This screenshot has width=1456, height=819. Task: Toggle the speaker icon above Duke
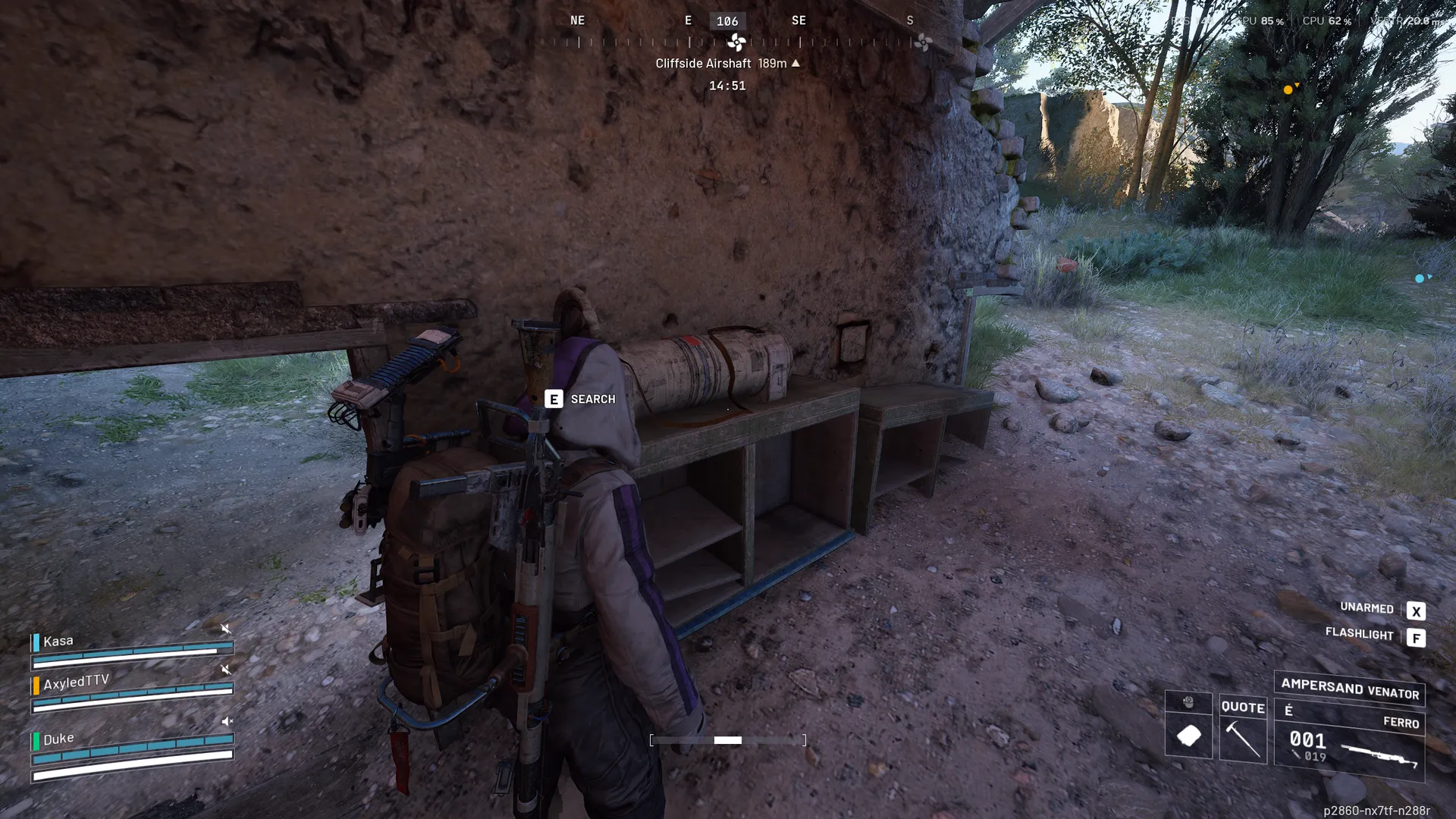point(226,721)
